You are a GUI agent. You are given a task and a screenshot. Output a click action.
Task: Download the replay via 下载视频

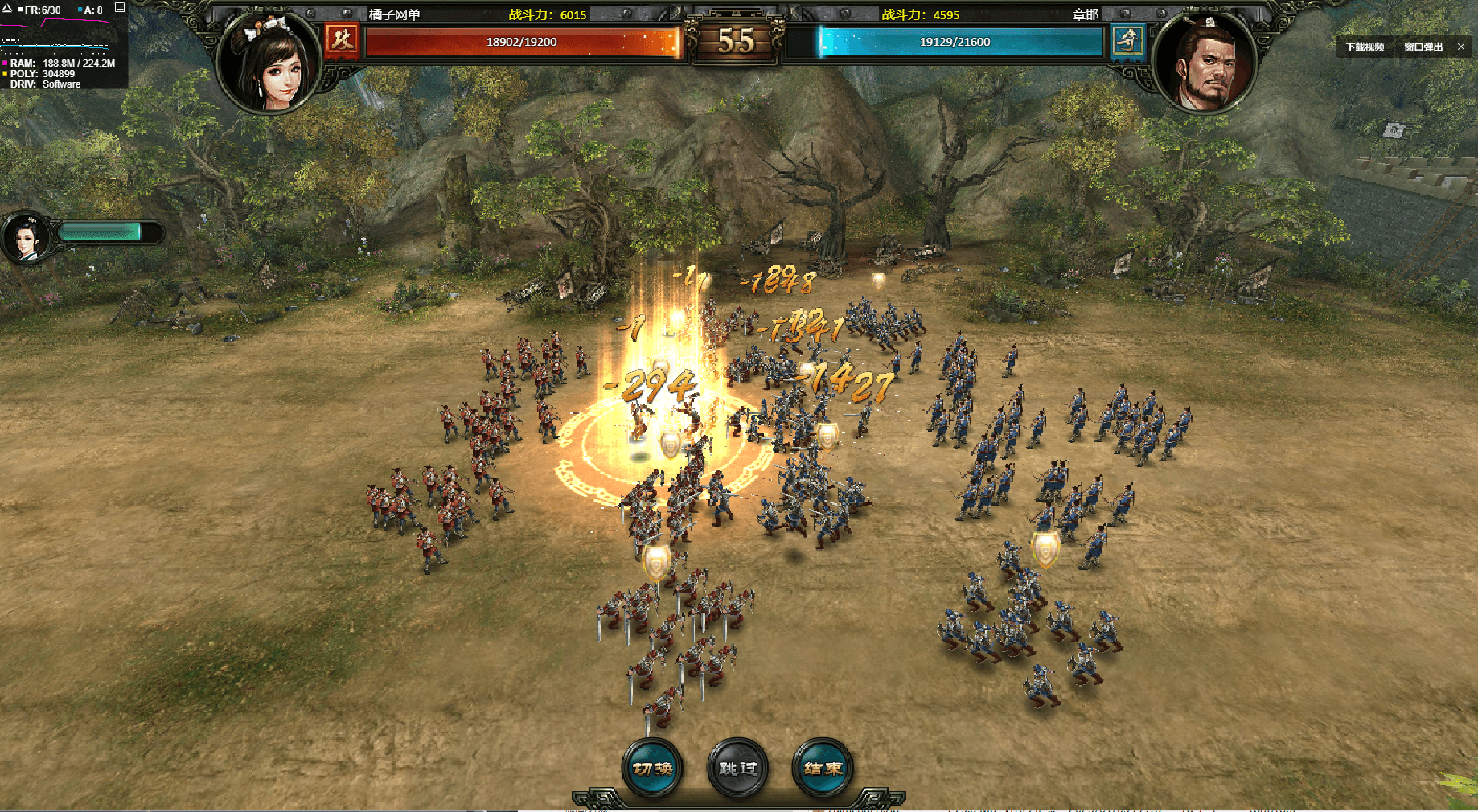click(x=1365, y=47)
